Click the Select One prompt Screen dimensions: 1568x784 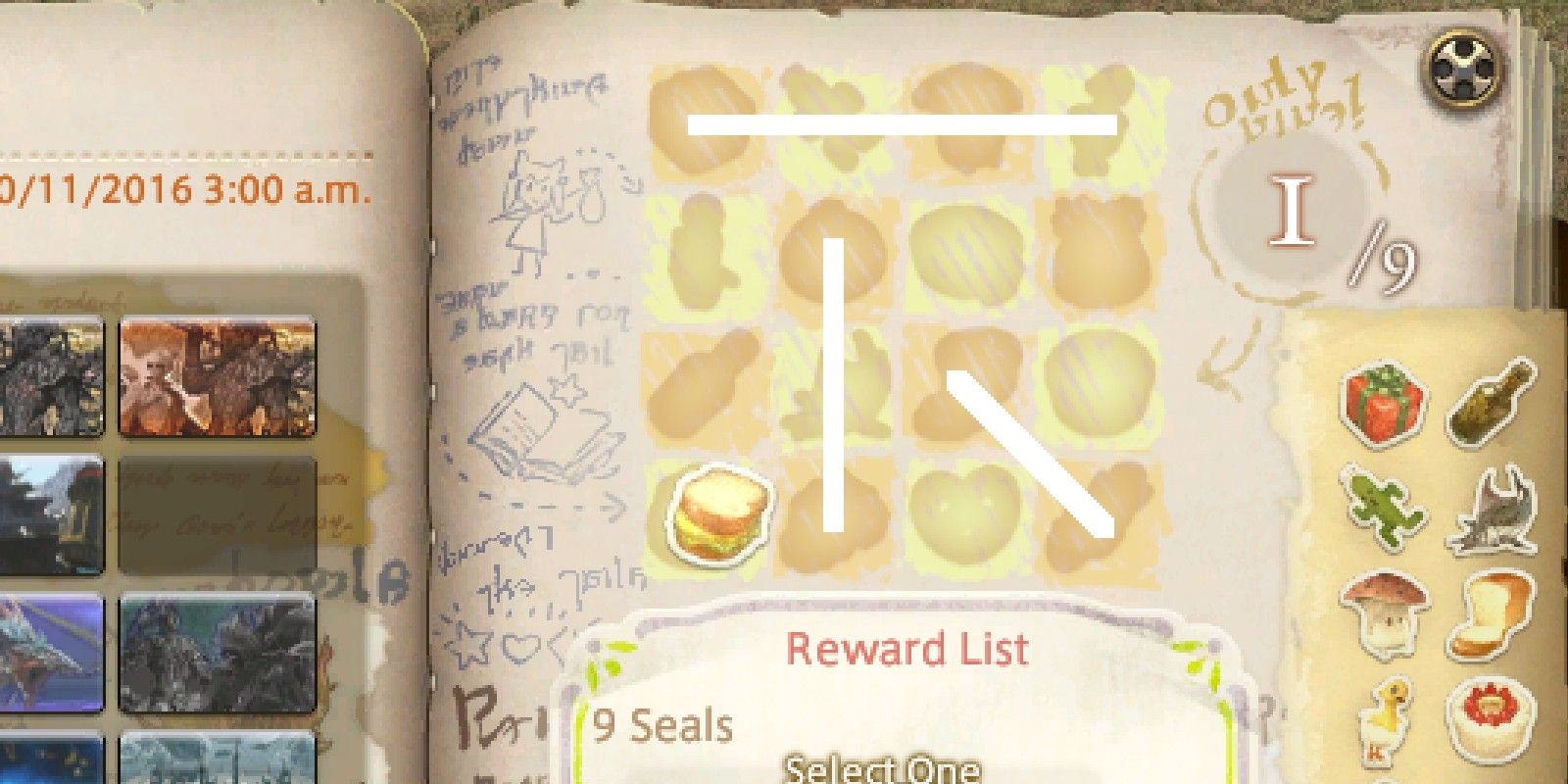coord(882,774)
